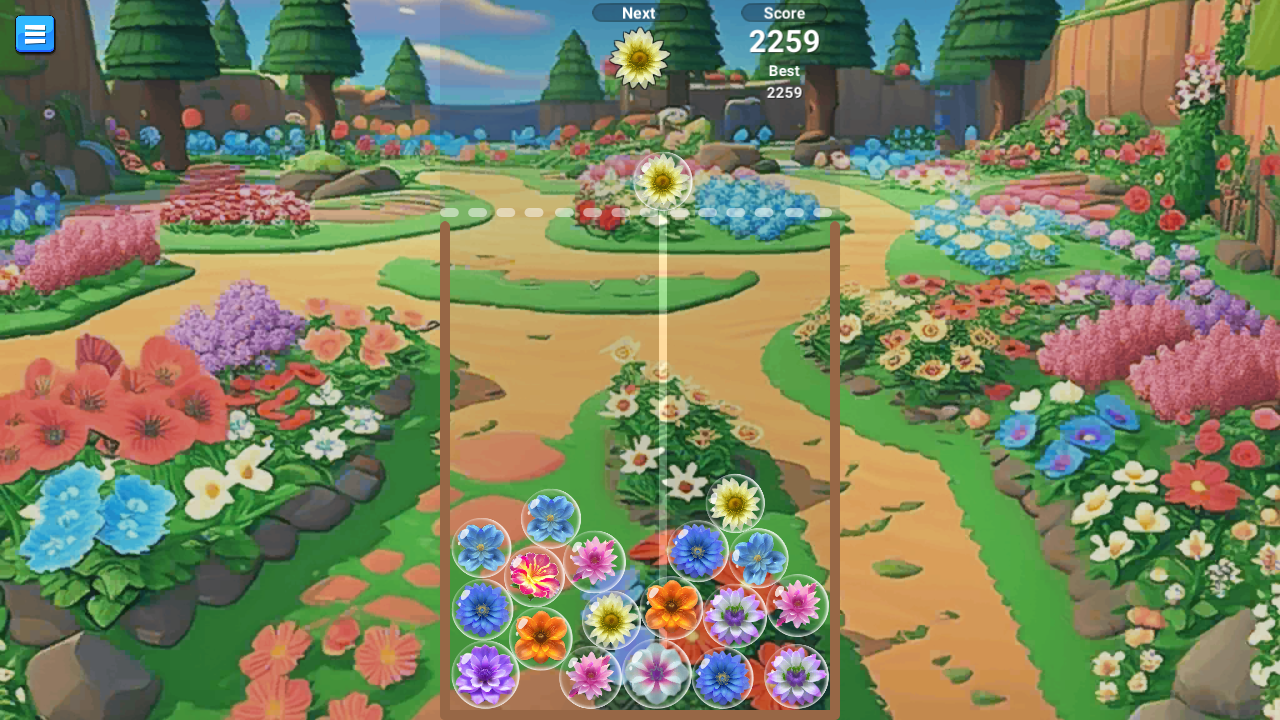The height and width of the screenshot is (720, 1280).
Task: Click the yellow chrysanthemum bubble
Action: (613, 620)
